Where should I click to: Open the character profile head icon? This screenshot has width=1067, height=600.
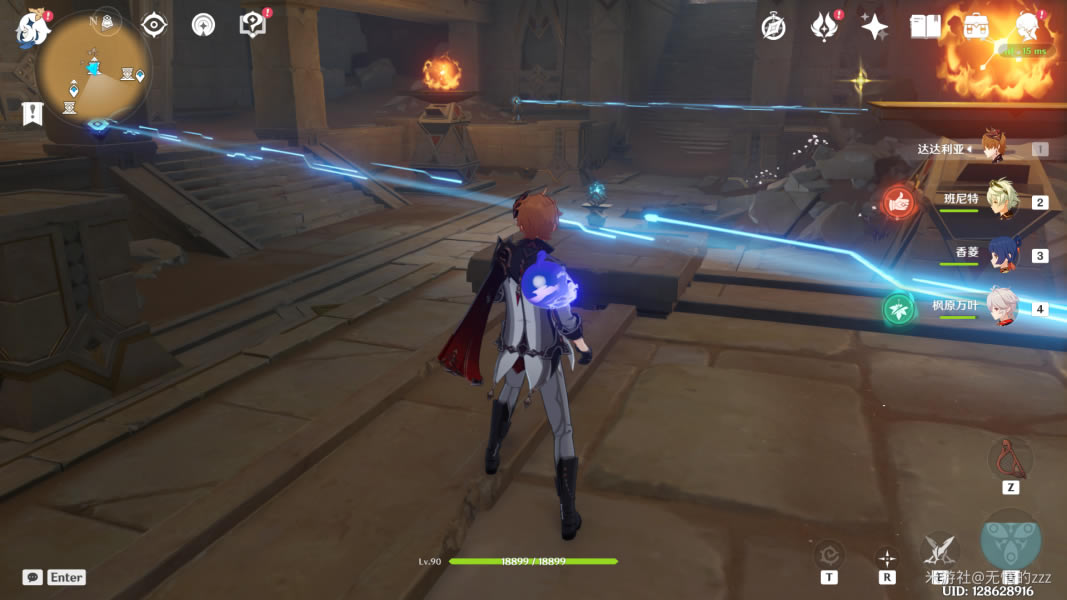pos(1026,27)
